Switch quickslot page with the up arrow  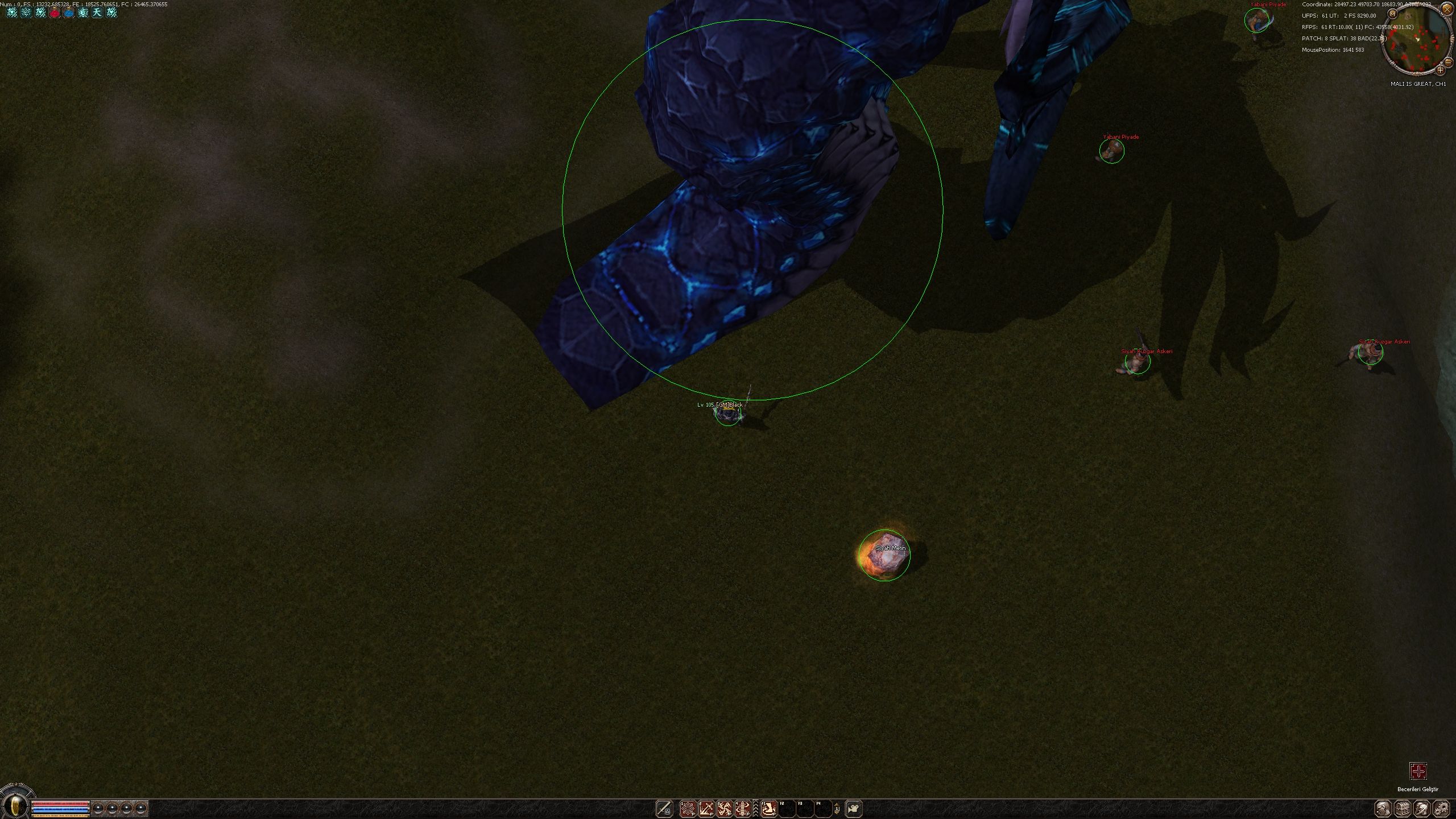pyautogui.click(x=837, y=804)
